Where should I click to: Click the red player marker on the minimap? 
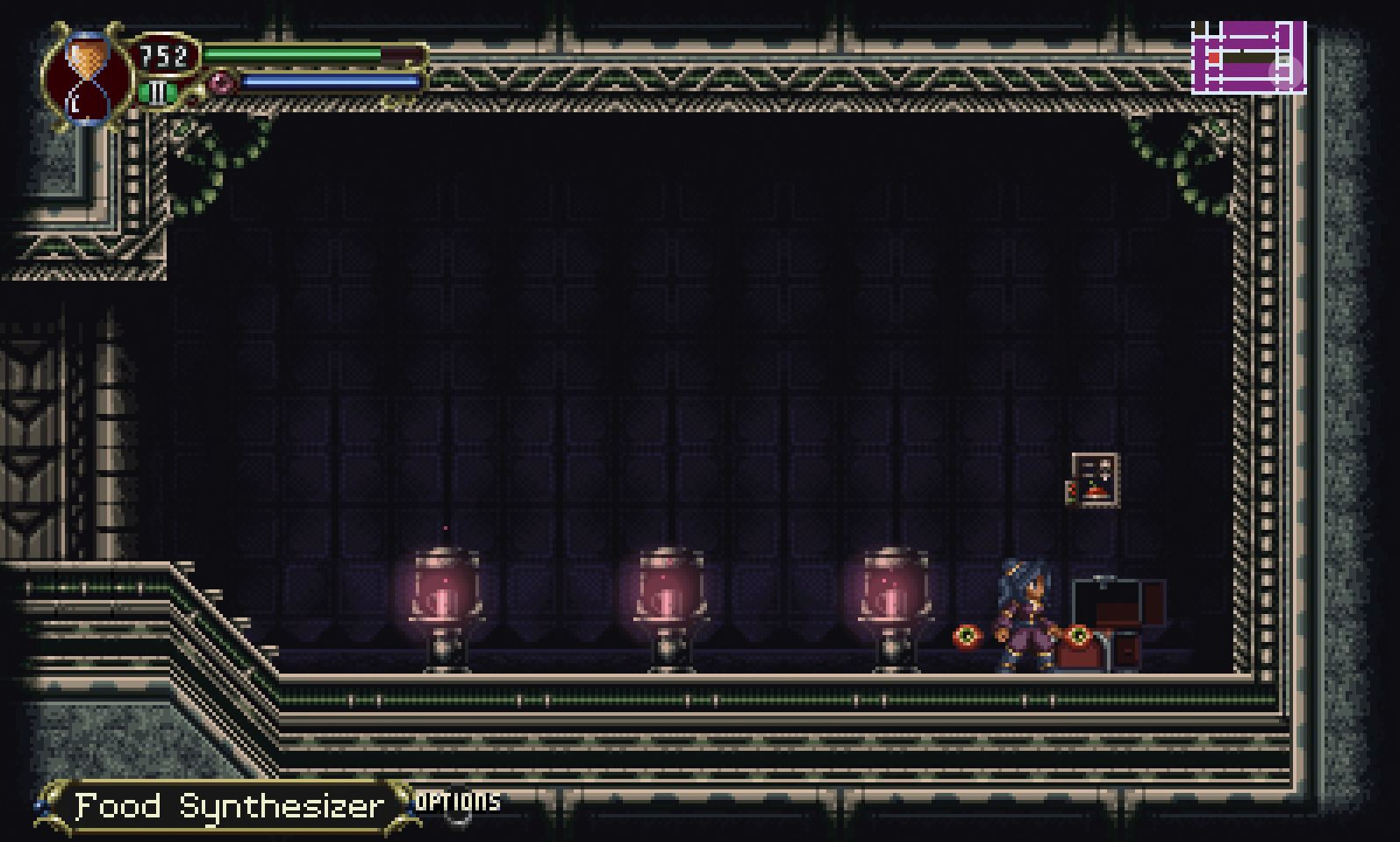(x=1214, y=57)
